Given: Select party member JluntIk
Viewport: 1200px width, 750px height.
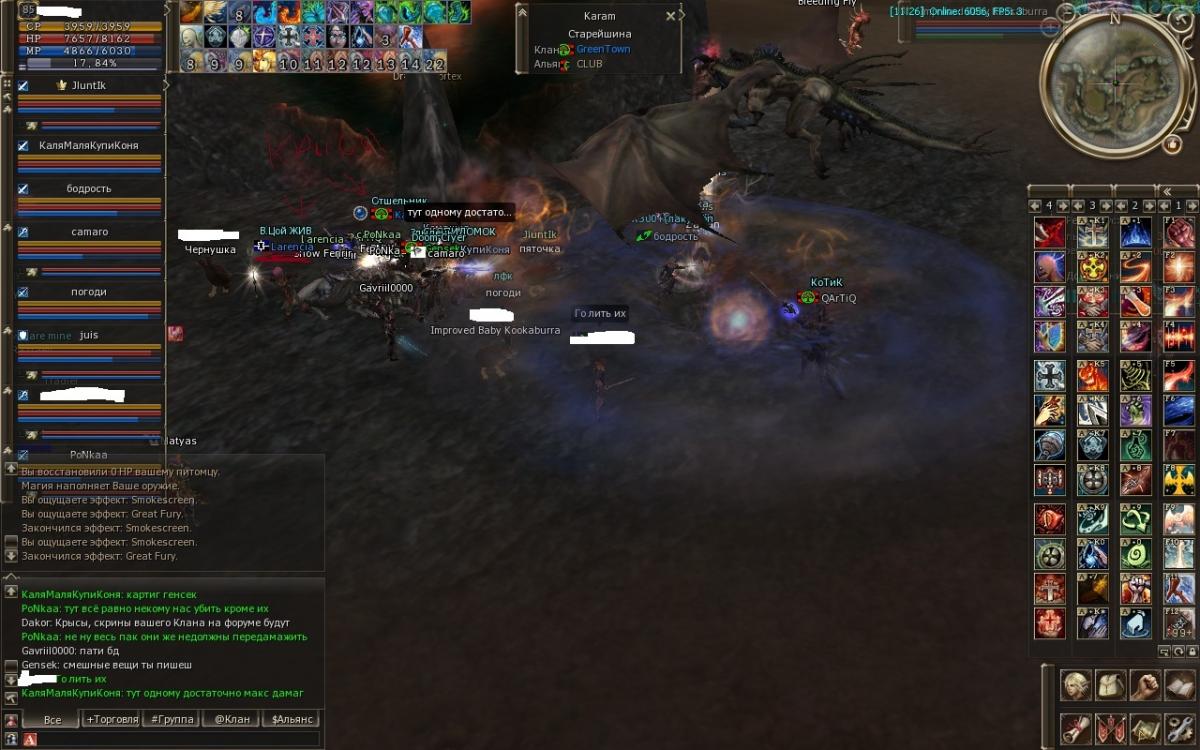Looking at the screenshot, I should [x=89, y=86].
